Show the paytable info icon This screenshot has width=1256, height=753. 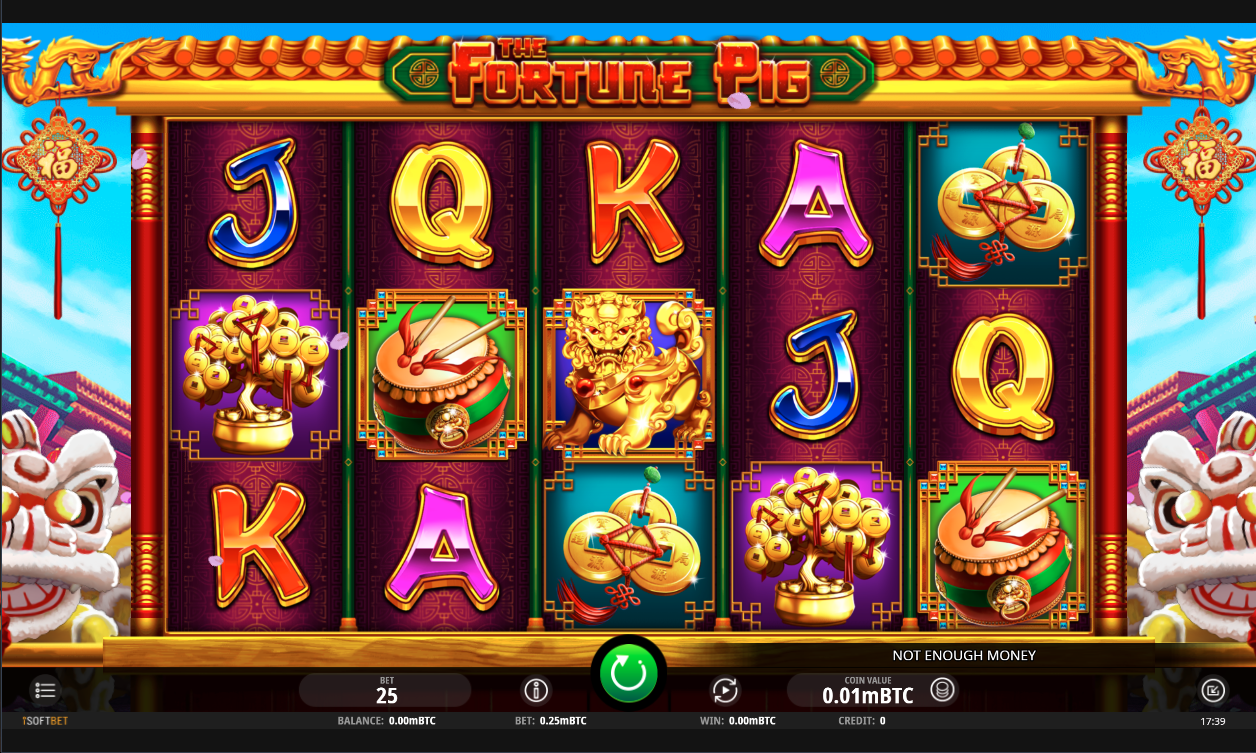pos(537,690)
